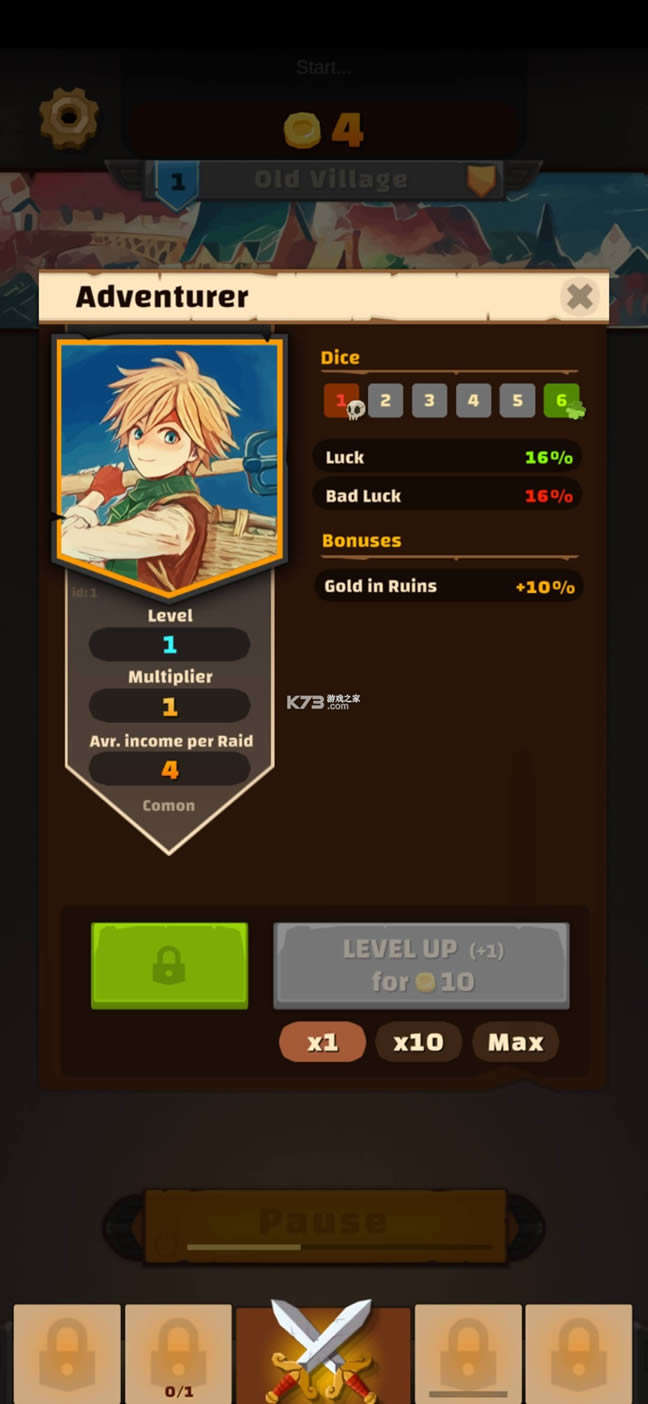Select the red skull dice face 1
This screenshot has height=1404, width=648.
[x=341, y=401]
